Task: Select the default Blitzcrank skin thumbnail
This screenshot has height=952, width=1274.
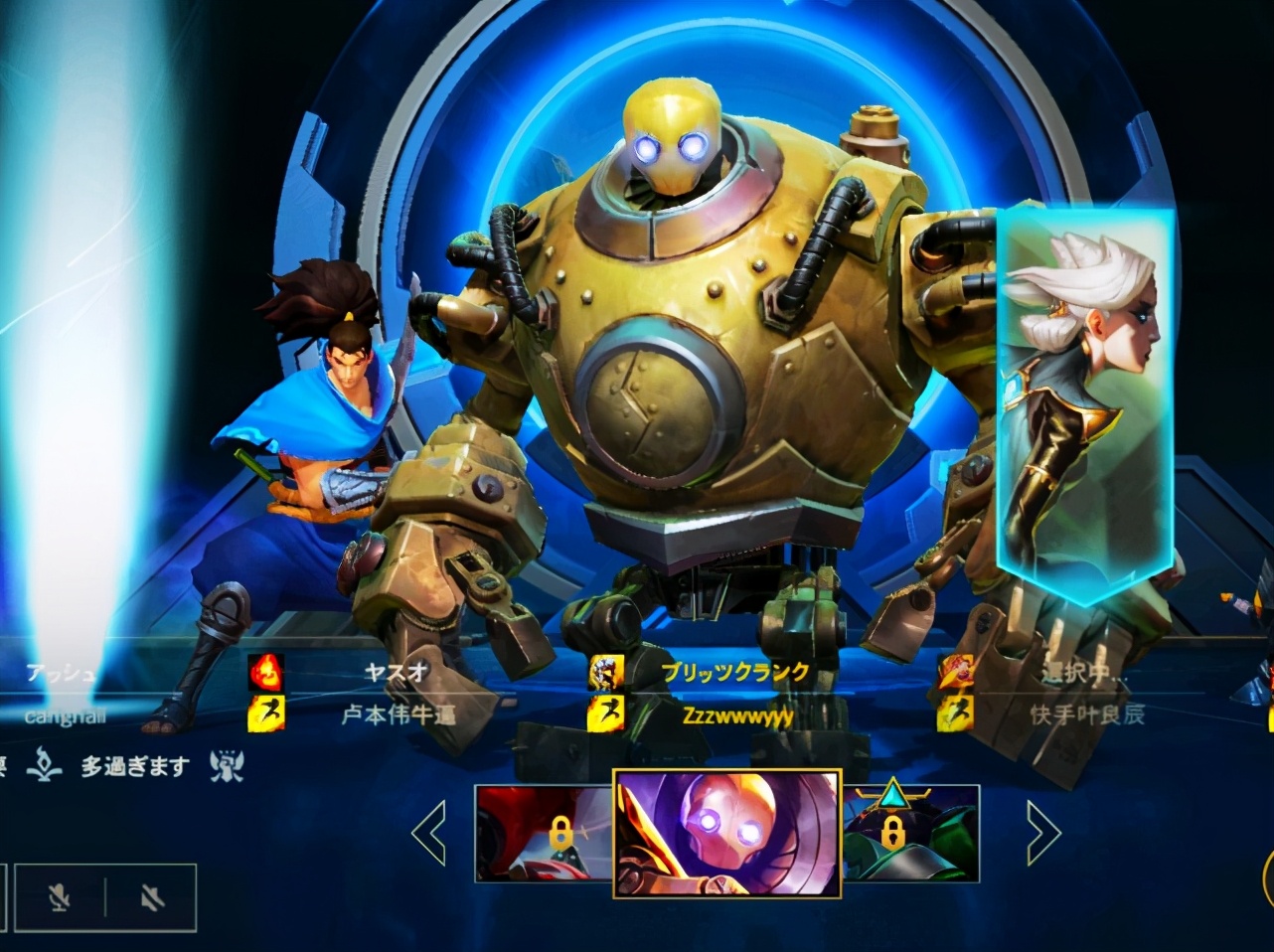Action: pyautogui.click(x=727, y=833)
